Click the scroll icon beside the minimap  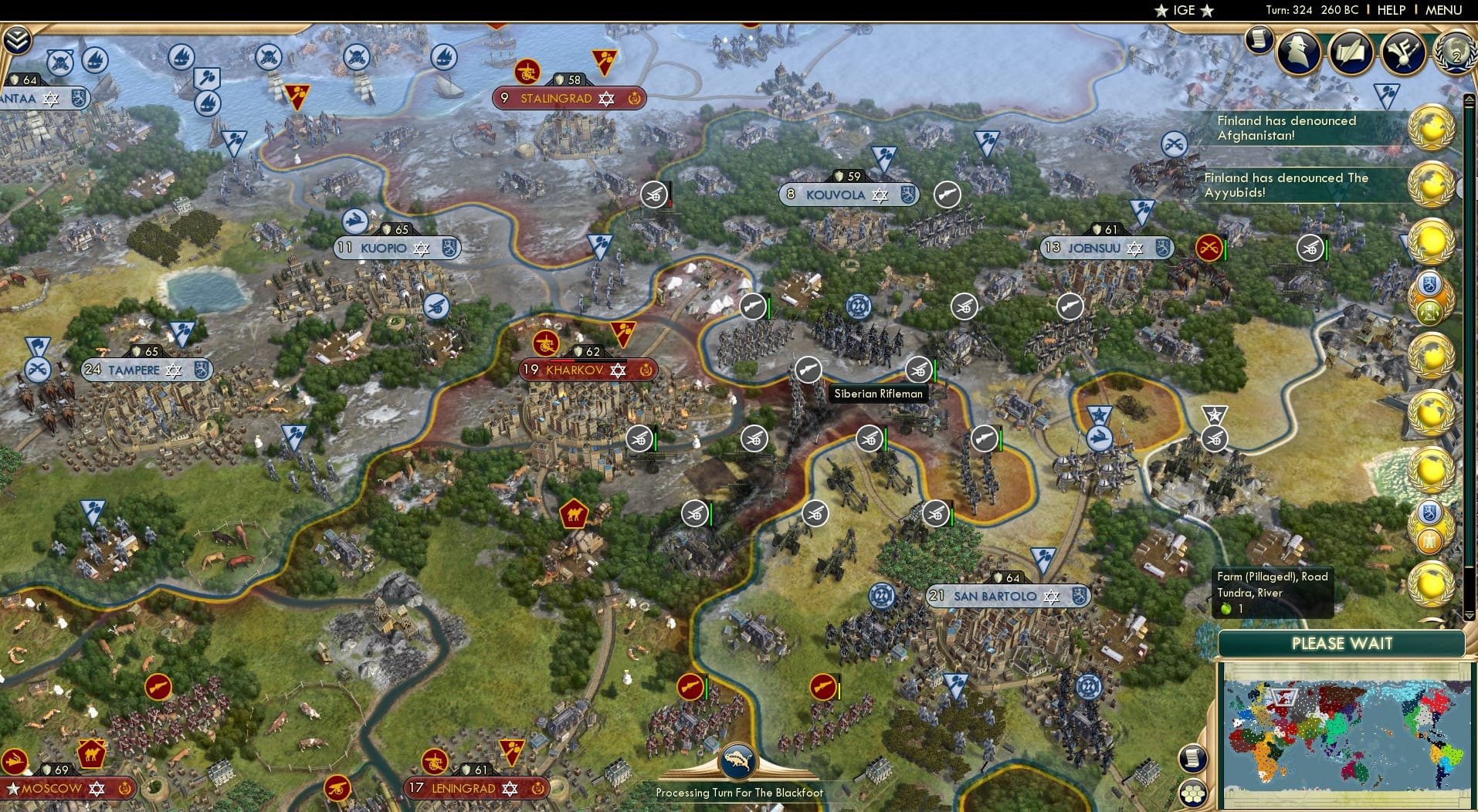(1193, 759)
